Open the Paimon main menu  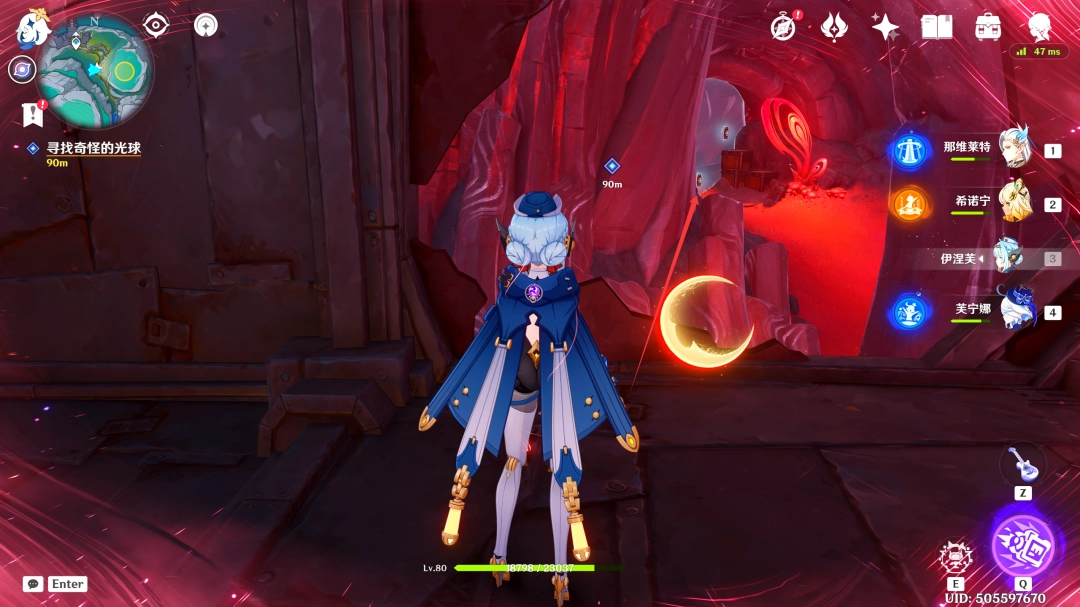click(x=32, y=30)
